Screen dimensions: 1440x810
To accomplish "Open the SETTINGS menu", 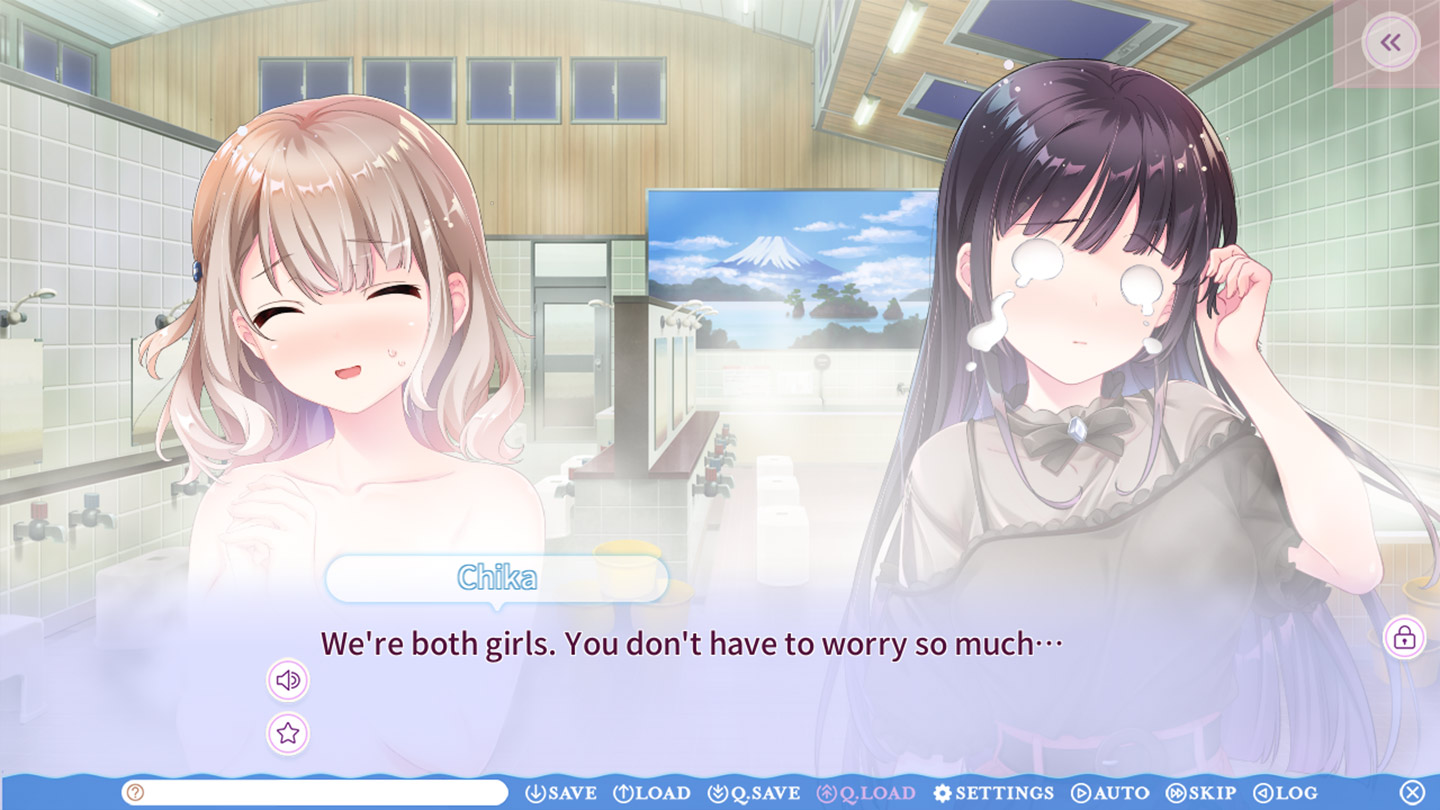I will (x=994, y=793).
